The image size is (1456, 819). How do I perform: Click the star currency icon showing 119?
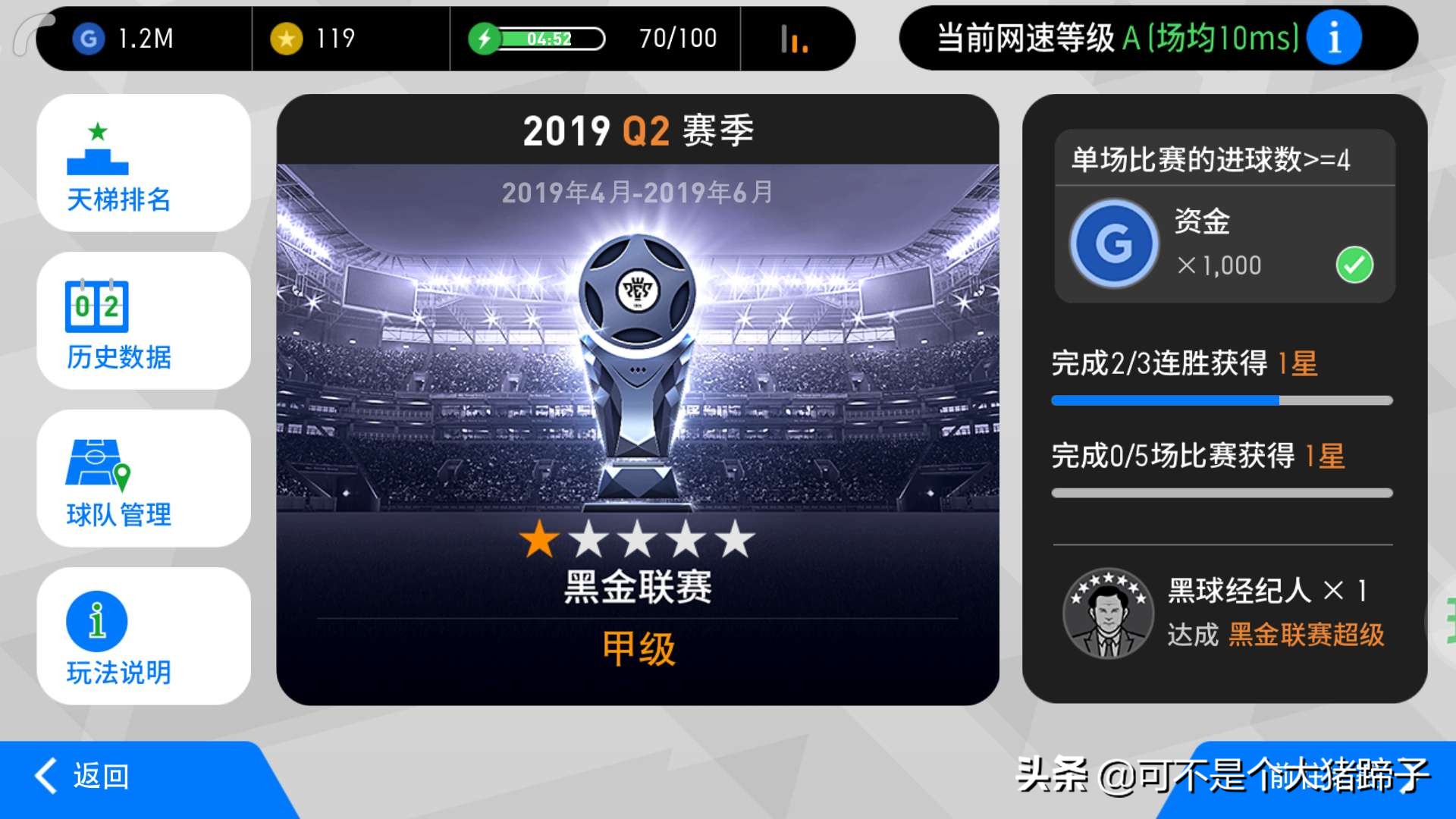284,38
